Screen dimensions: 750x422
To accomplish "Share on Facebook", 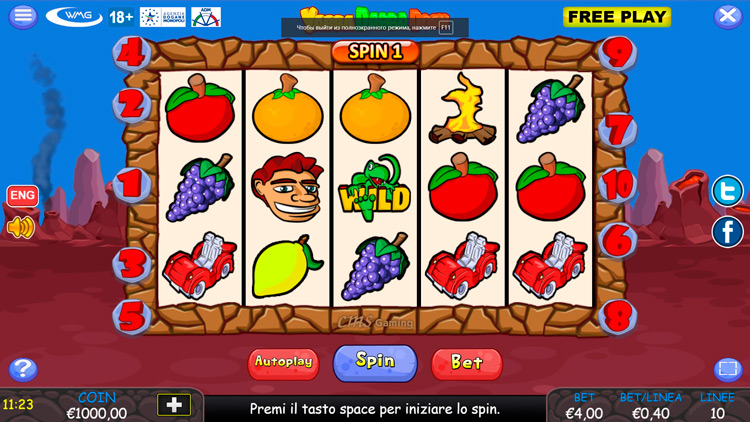I will tap(727, 232).
